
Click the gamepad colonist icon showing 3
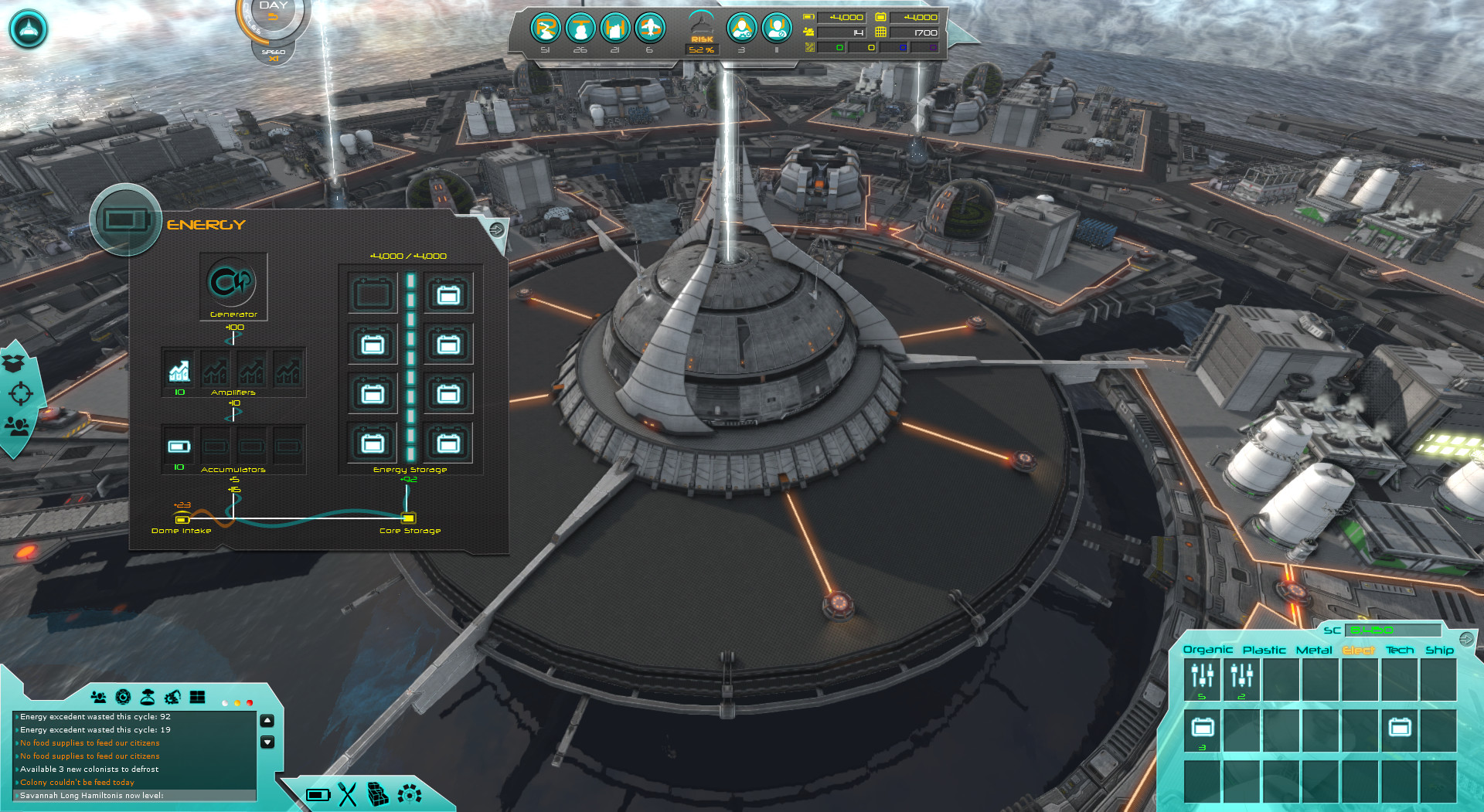point(744,29)
